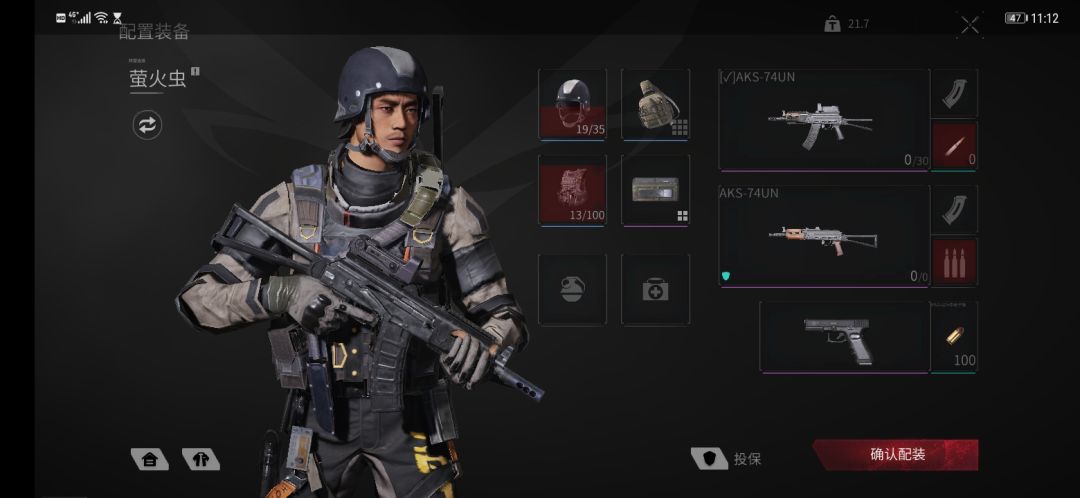Choose the green storage case slot
The height and width of the screenshot is (498, 1080).
pos(655,190)
